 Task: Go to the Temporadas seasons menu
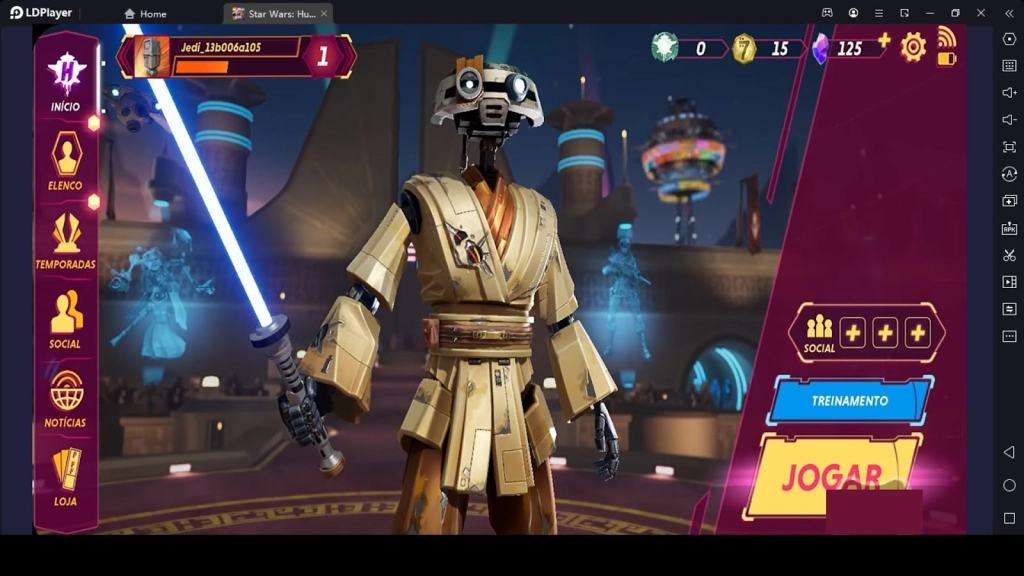66,240
